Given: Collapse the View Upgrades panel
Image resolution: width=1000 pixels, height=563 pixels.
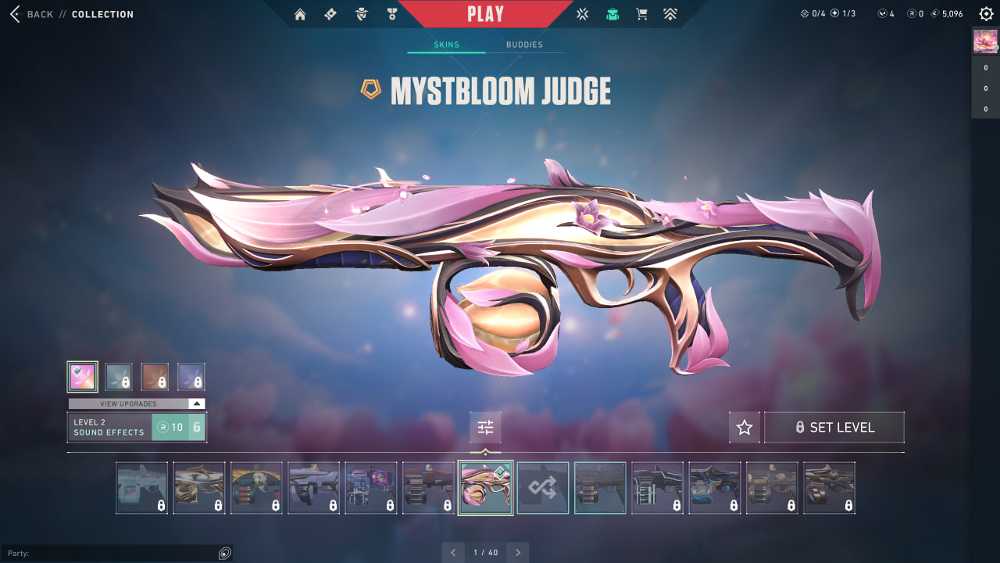Looking at the screenshot, I should [x=196, y=403].
